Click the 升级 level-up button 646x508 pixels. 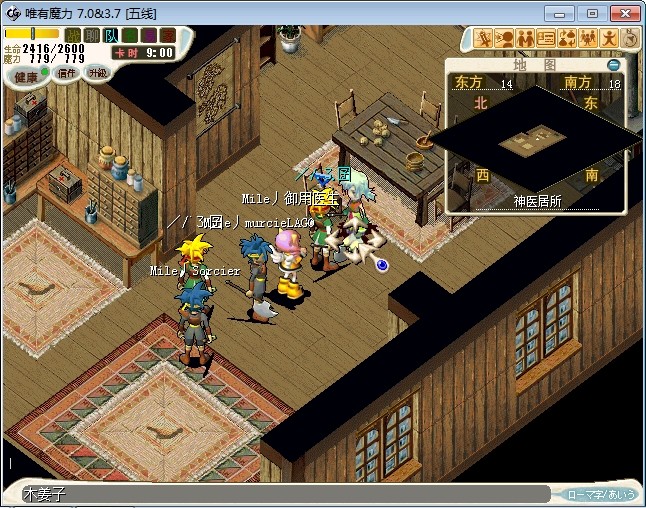pyautogui.click(x=97, y=73)
